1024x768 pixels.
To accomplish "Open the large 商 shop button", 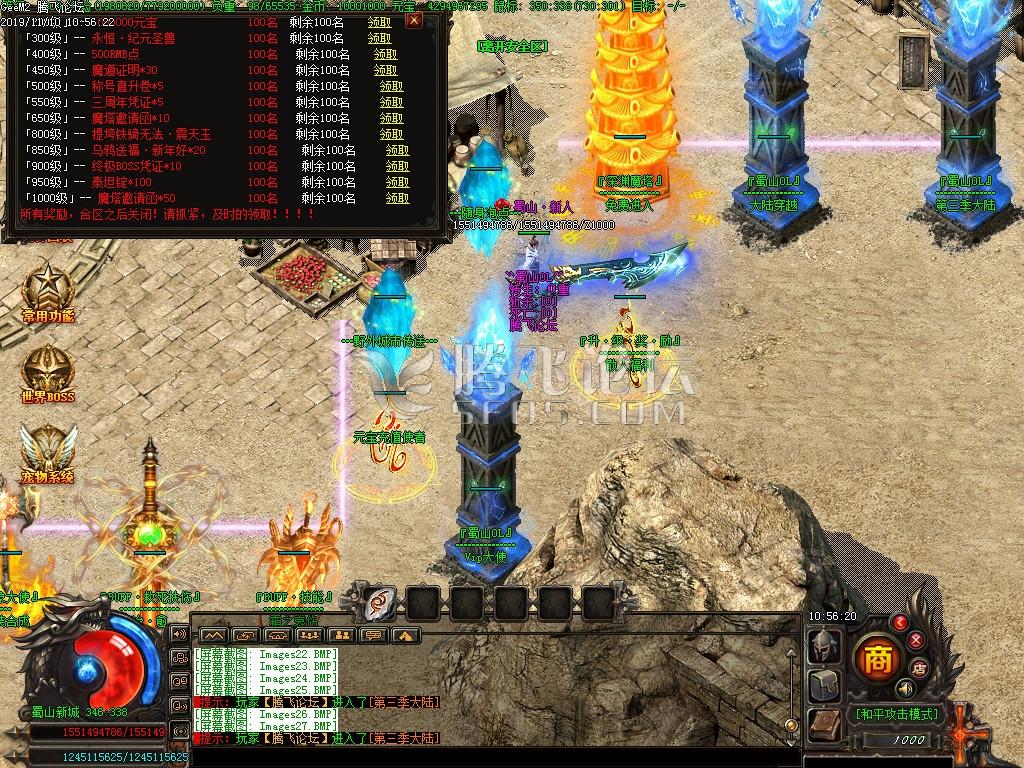I will coord(878,659).
